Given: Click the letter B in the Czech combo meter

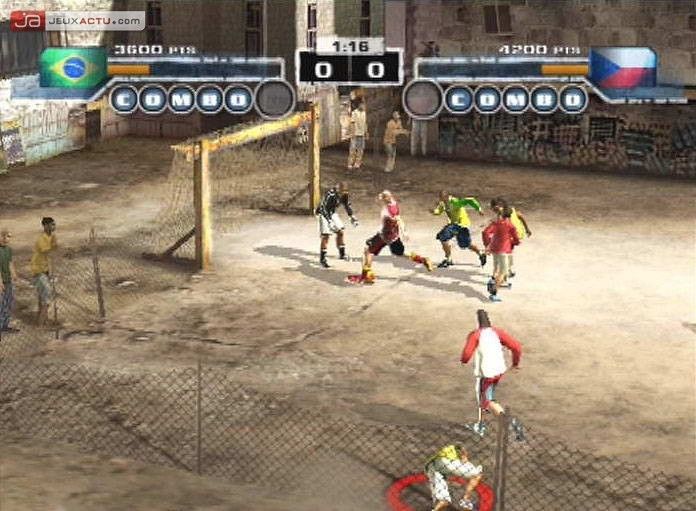Looking at the screenshot, I should tap(545, 99).
